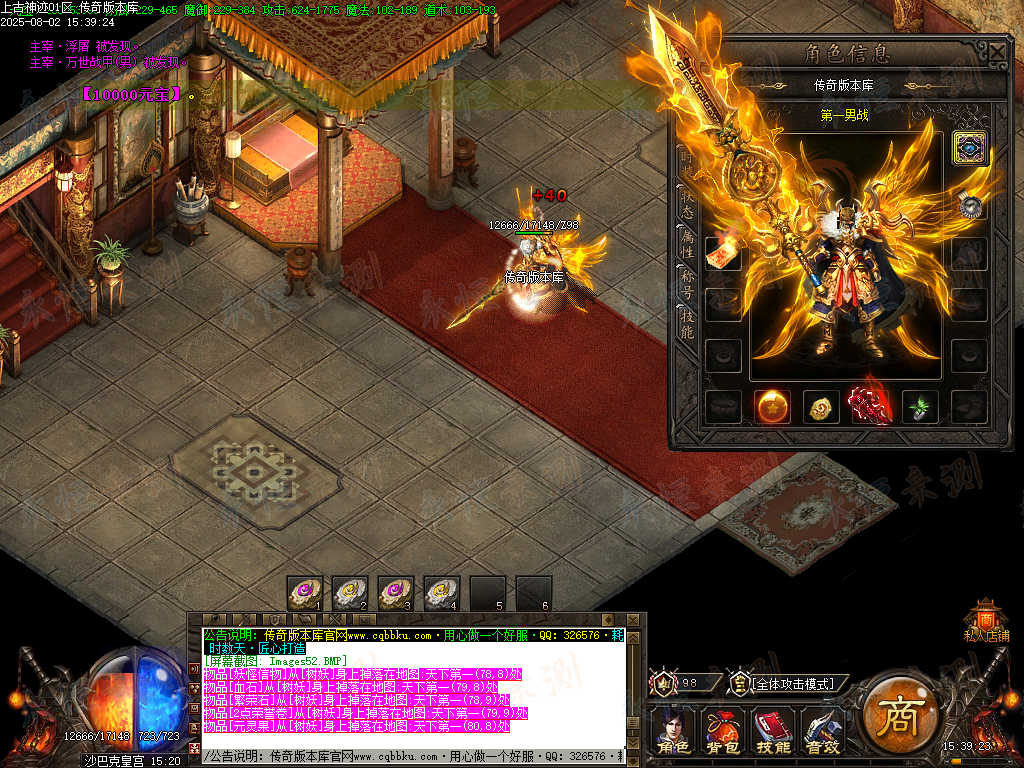The height and width of the screenshot is (768, 1024).
Task: Click the red flaming claw equipment slot
Action: click(x=870, y=404)
